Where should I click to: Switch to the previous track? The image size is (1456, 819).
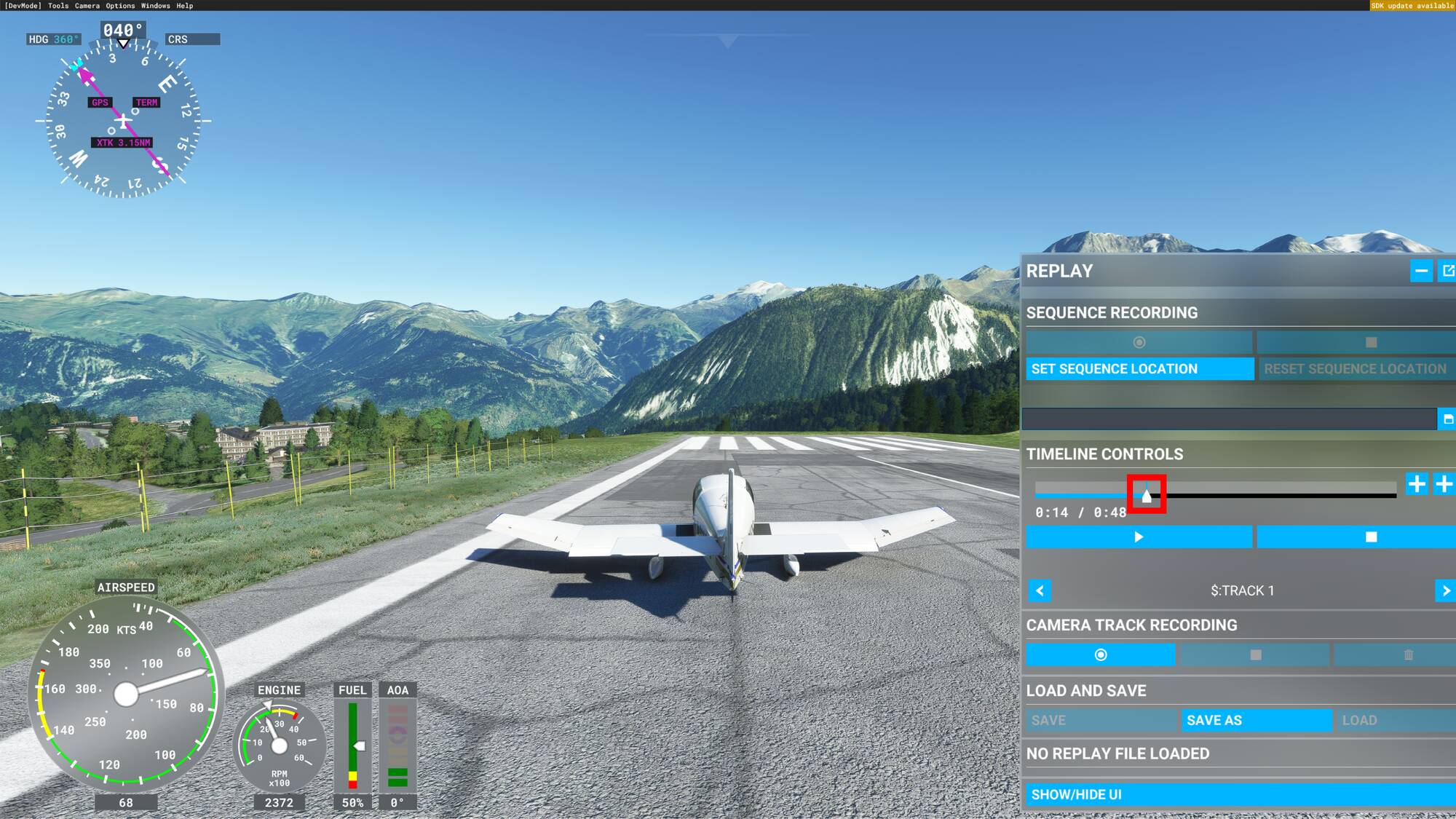1040,590
